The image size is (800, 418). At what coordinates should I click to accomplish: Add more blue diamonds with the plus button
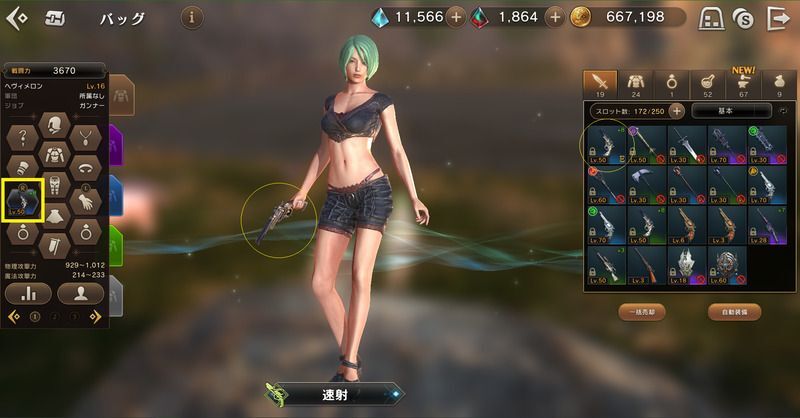point(455,17)
